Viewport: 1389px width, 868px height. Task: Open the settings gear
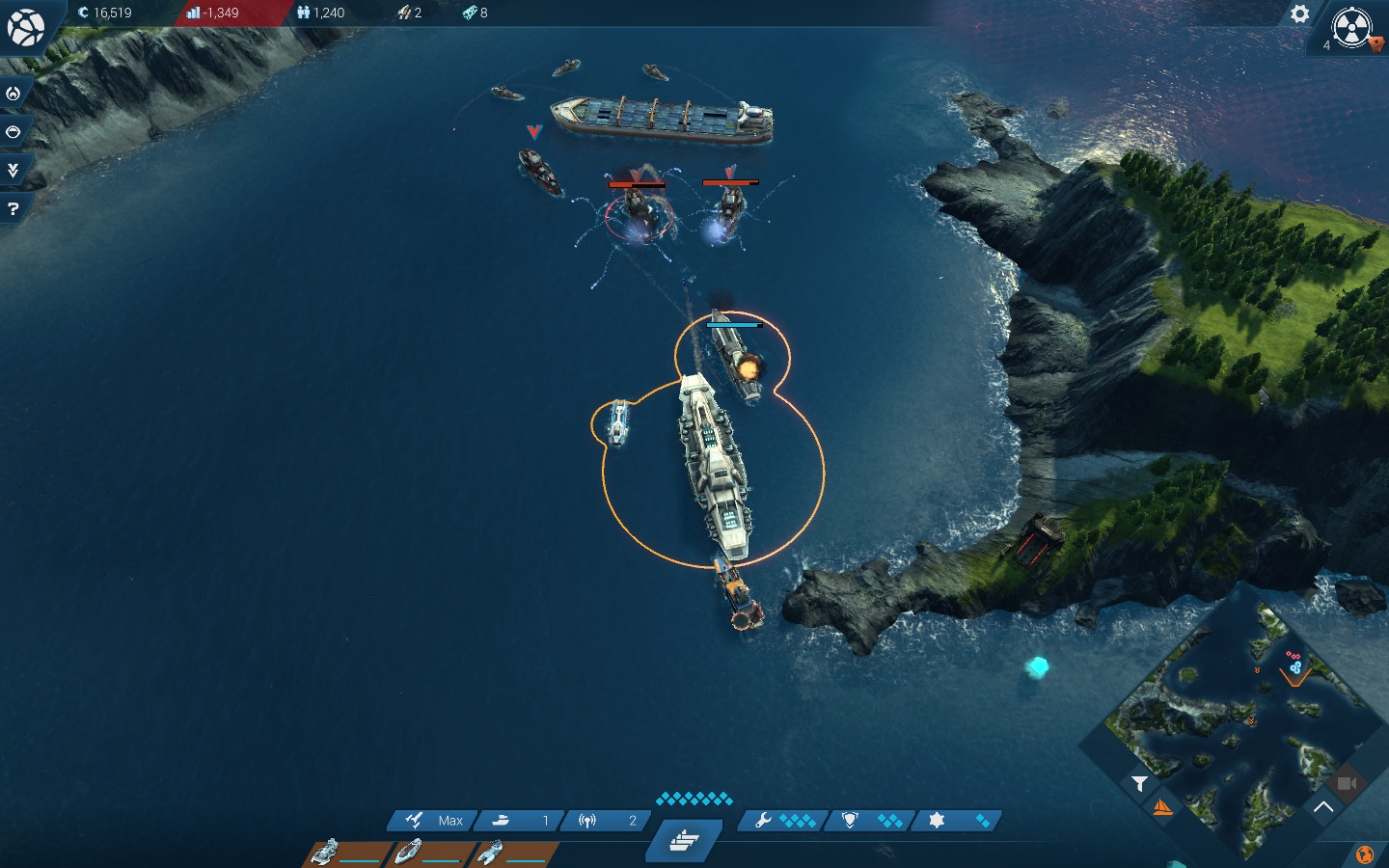pos(1300,14)
